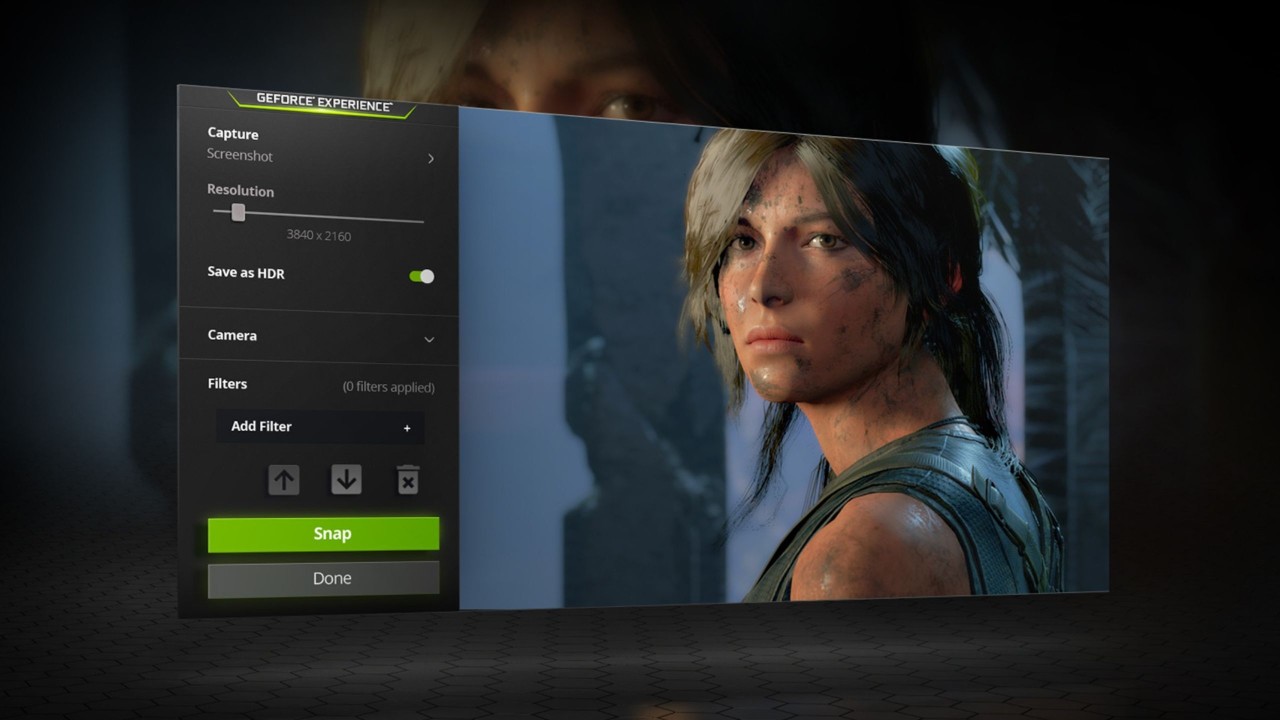
Task: Click the move filter up arrow icon
Action: [284, 480]
